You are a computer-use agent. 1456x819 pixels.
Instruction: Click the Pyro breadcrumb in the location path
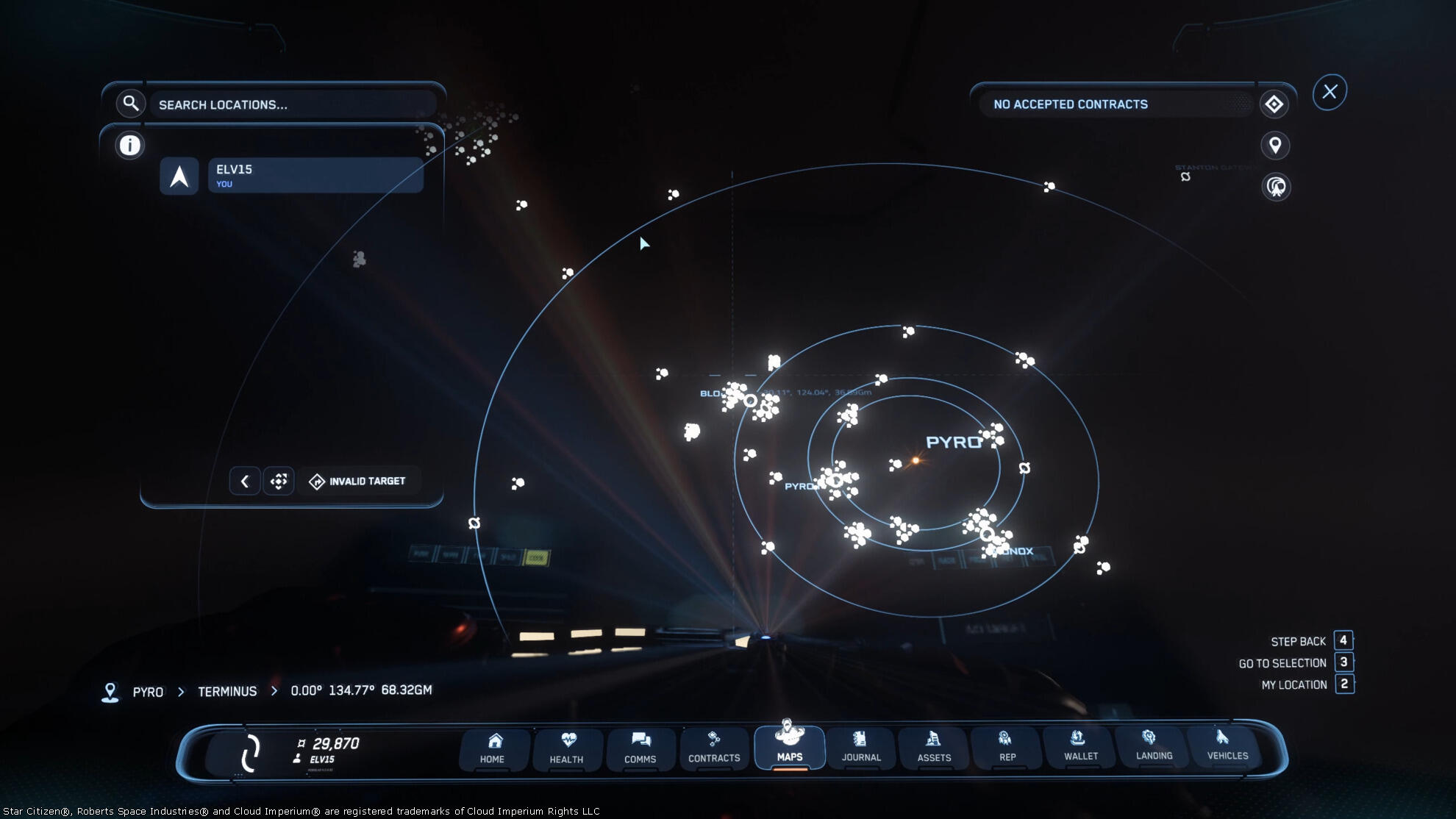point(148,692)
